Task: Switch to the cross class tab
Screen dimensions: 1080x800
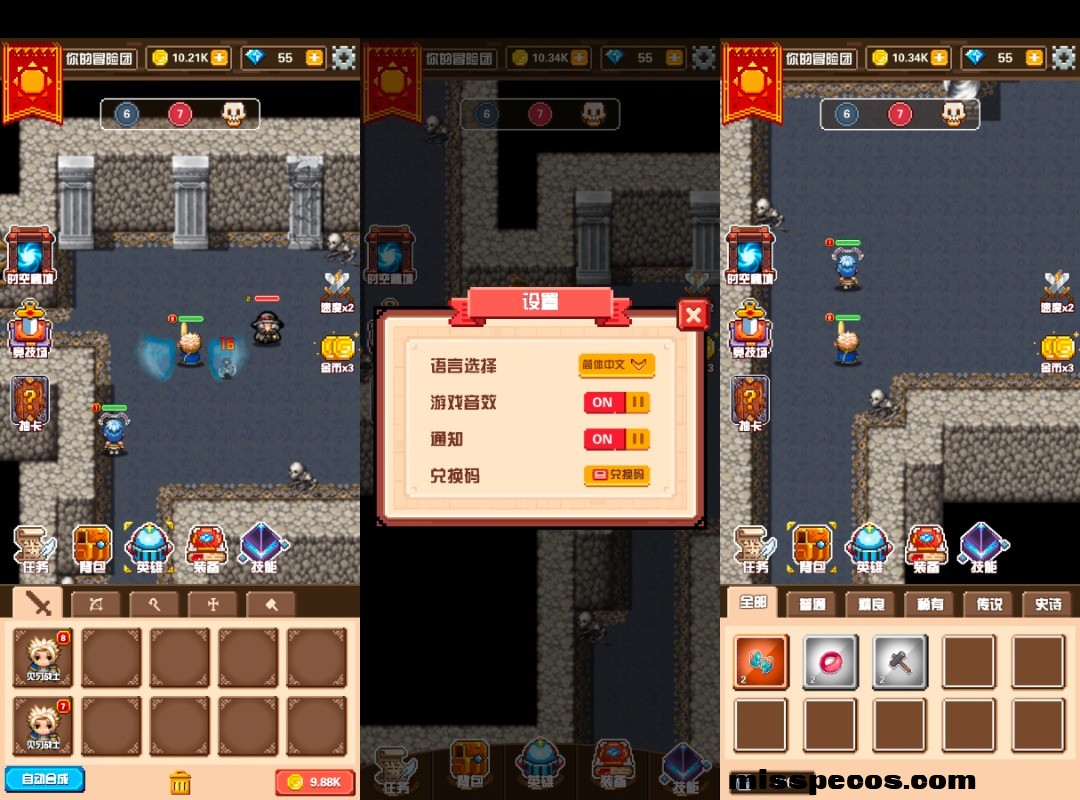Action: pos(212,603)
